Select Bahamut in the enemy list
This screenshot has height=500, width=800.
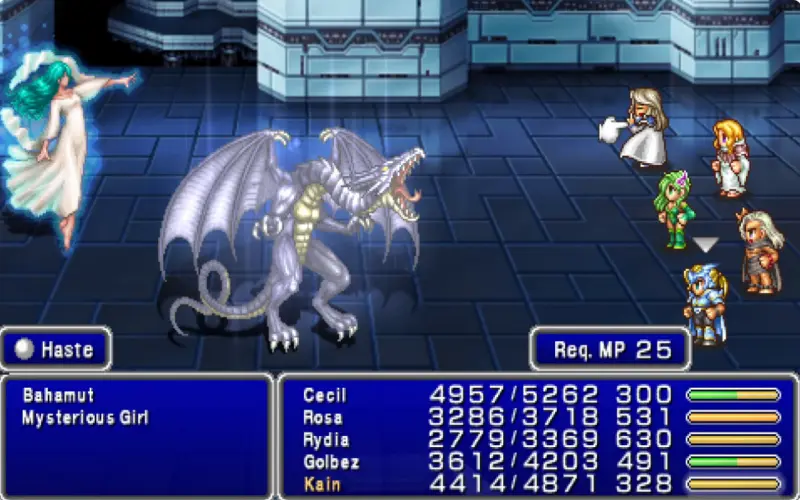pos(58,396)
